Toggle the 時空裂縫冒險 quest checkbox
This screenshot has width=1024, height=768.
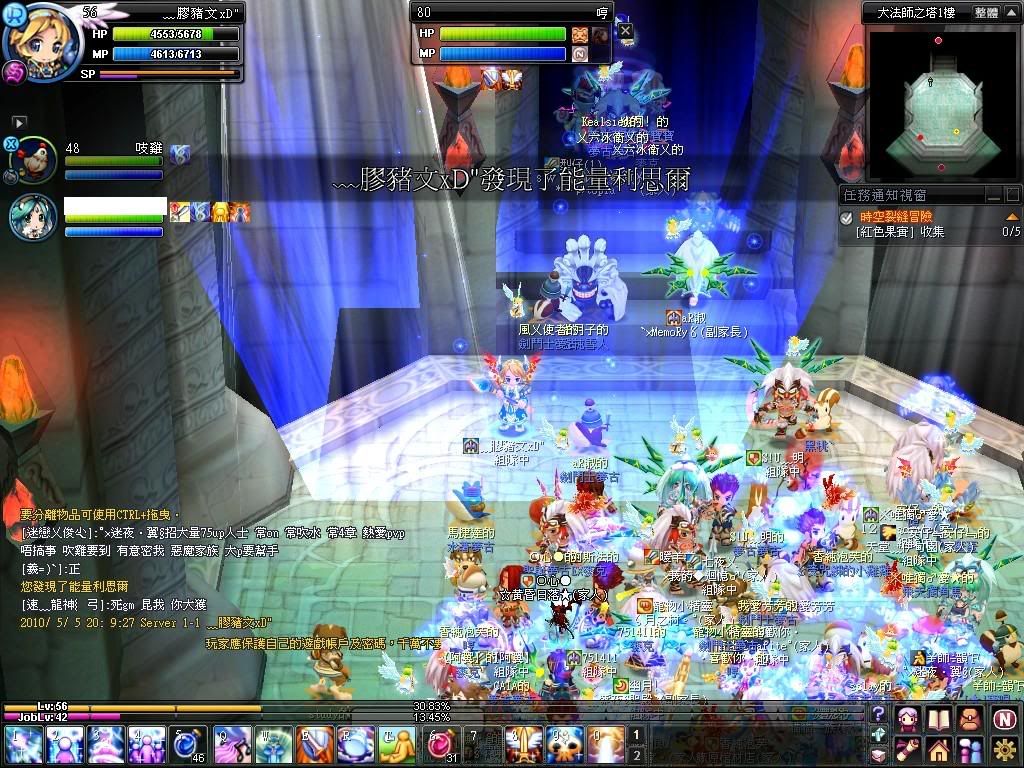pyautogui.click(x=847, y=216)
